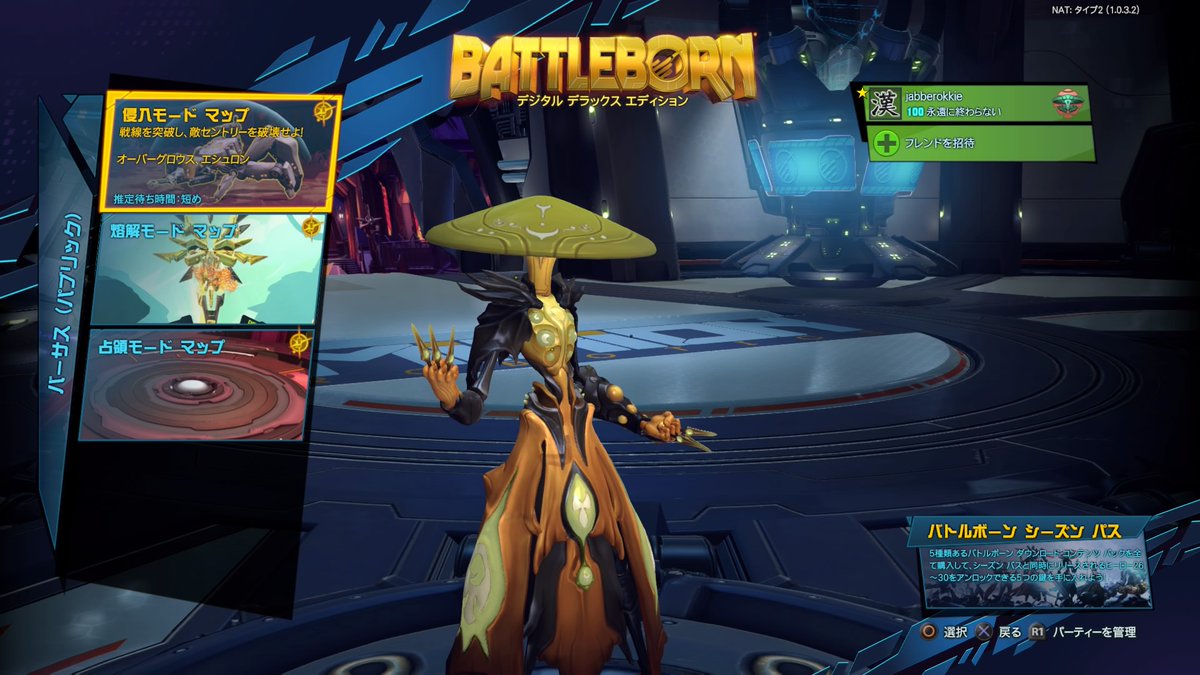This screenshot has width=1200, height=675.
Task: Choose the 溶解モード マップ tile
Action: 207,270
